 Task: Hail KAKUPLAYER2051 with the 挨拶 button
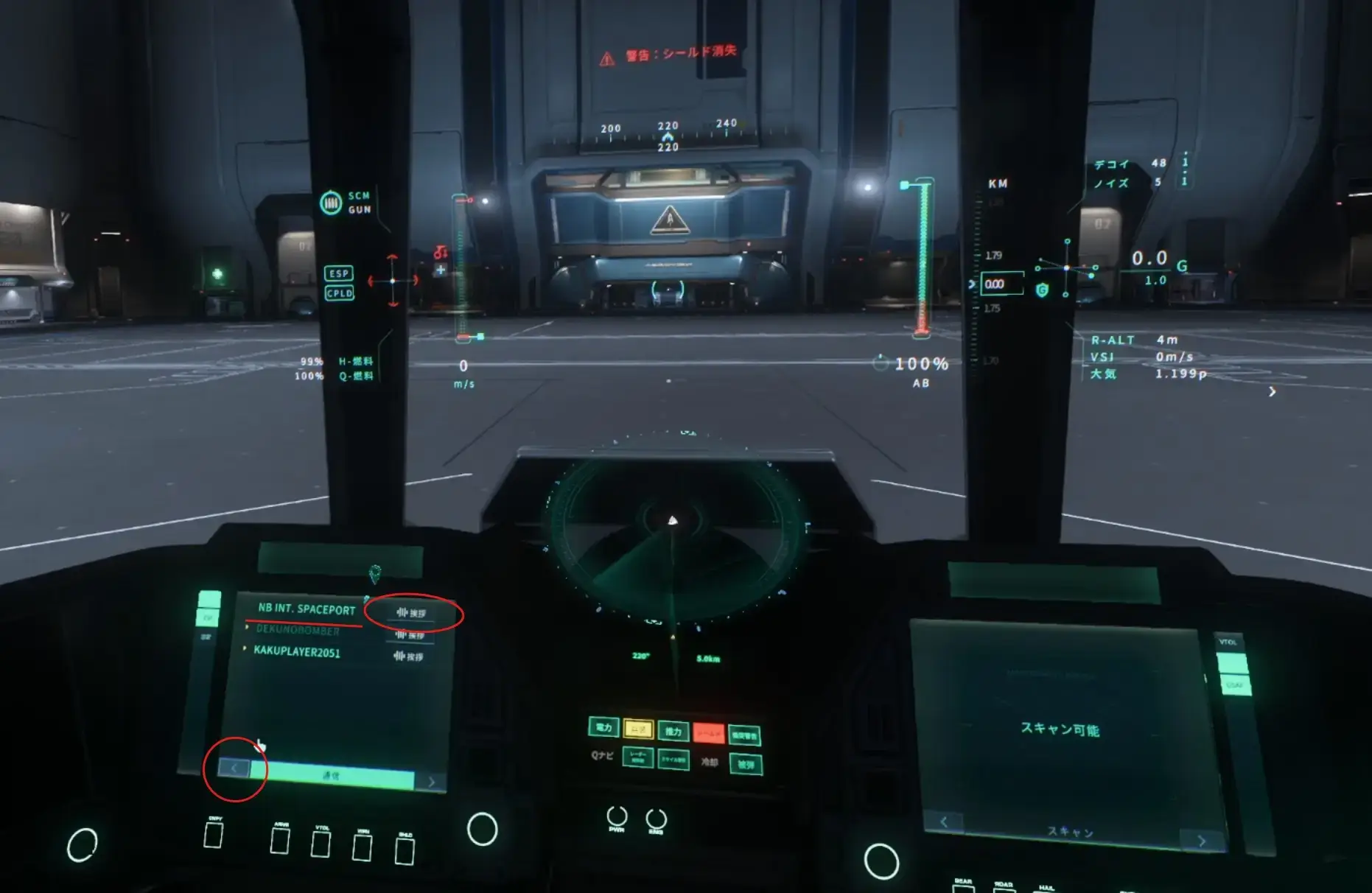(409, 656)
